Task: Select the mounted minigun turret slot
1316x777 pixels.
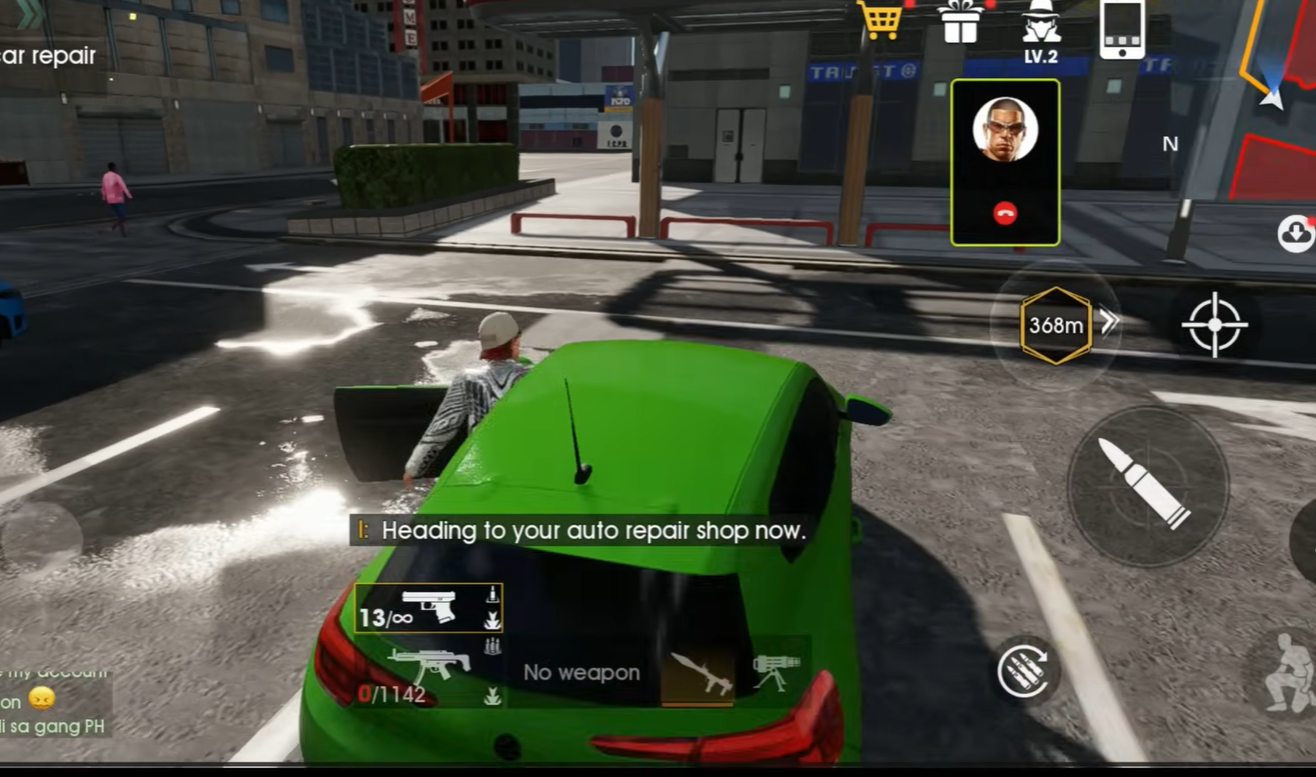Action: [x=776, y=671]
